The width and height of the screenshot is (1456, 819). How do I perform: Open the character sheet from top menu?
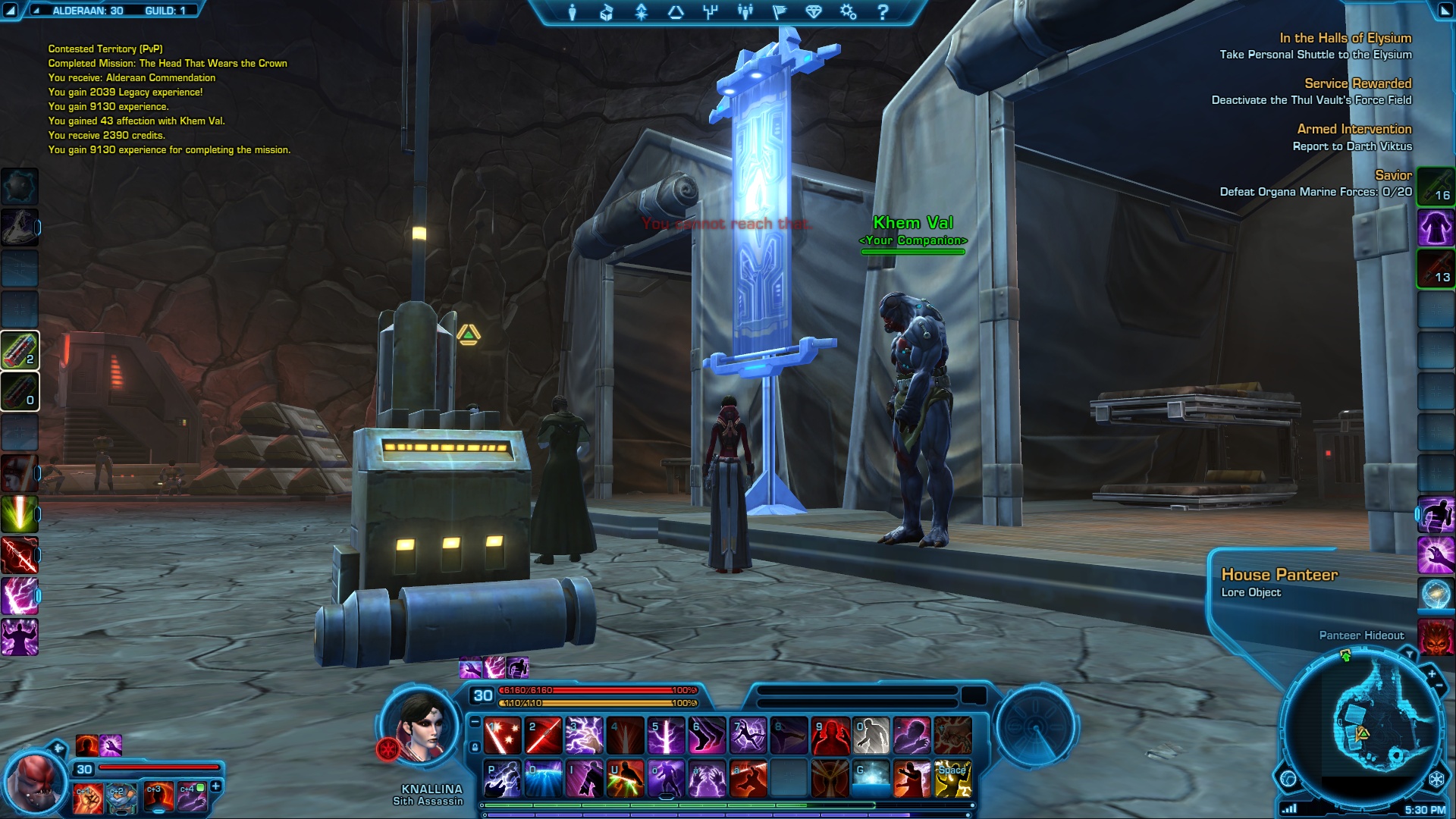(x=573, y=12)
